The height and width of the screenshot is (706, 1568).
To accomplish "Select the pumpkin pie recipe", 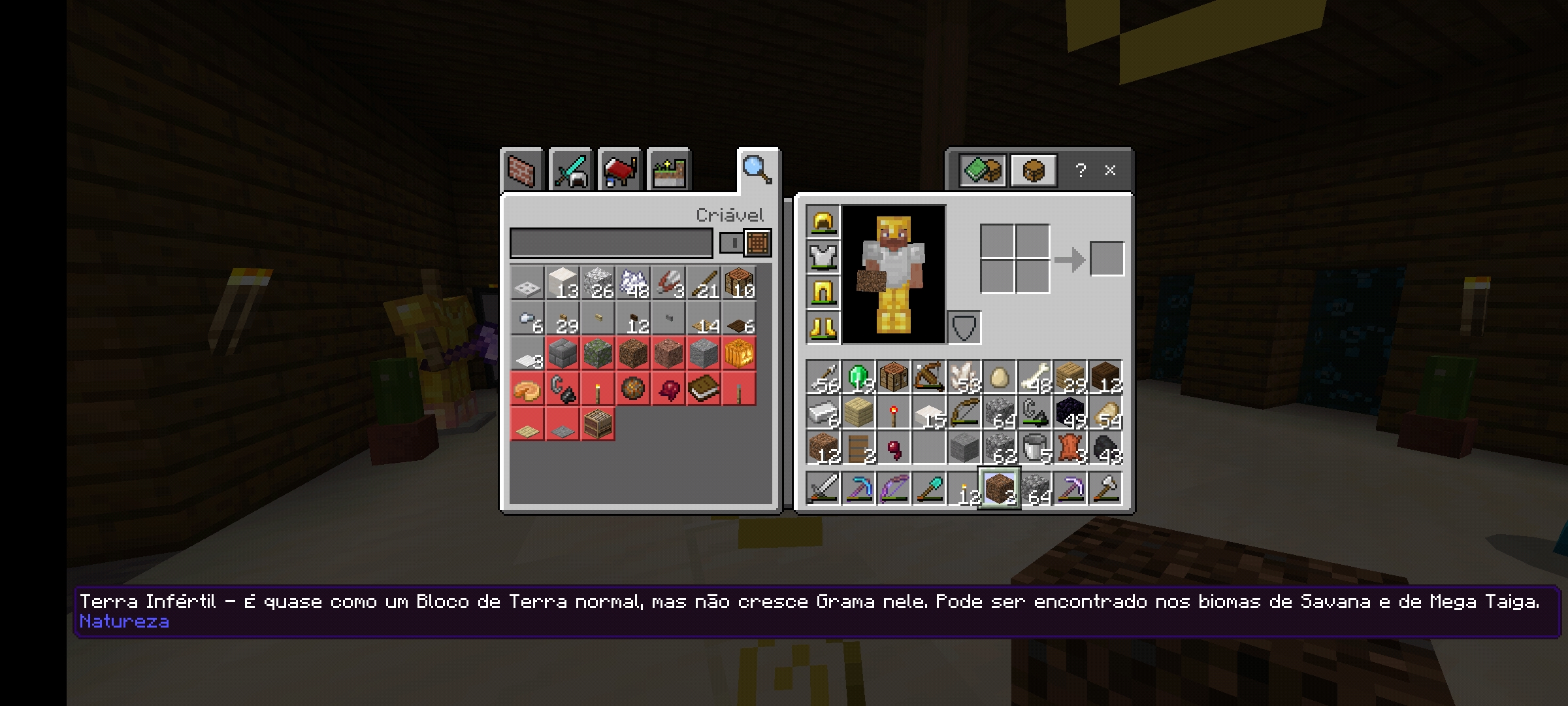I will pos(527,389).
